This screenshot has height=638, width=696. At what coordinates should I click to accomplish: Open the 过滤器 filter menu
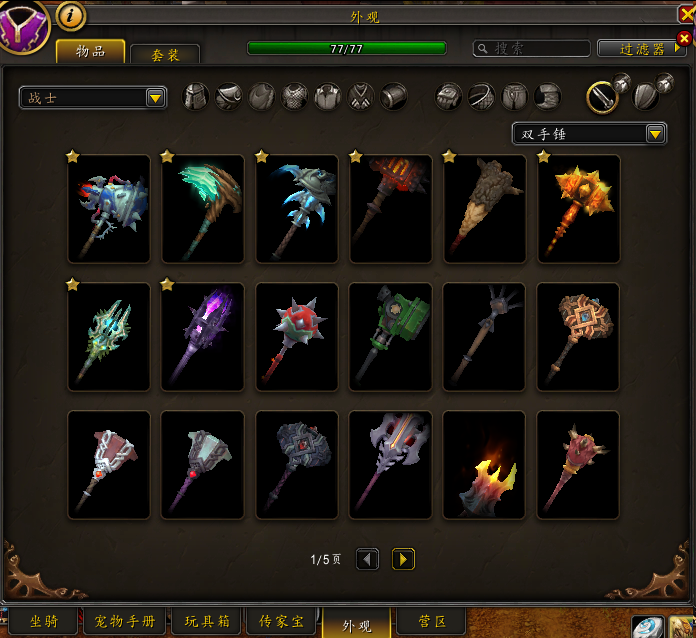(x=641, y=48)
